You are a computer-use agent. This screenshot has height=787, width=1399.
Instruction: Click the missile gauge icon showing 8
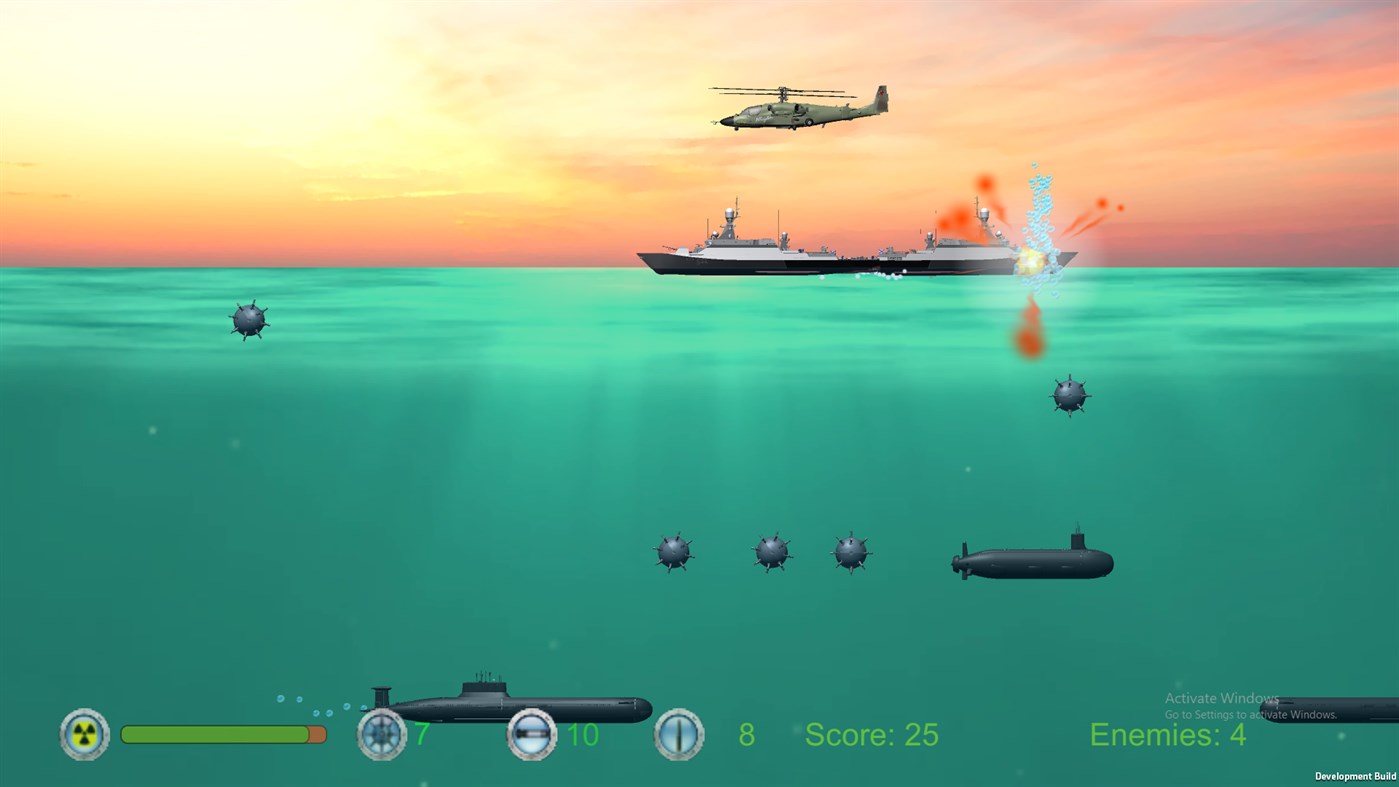pyautogui.click(x=678, y=734)
